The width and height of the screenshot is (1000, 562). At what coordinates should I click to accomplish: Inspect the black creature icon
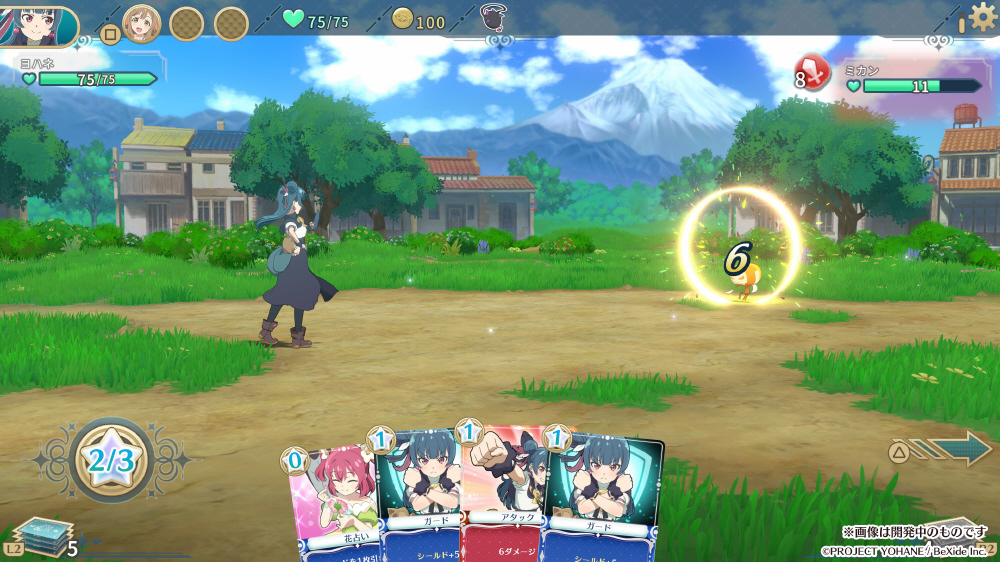pos(492,18)
